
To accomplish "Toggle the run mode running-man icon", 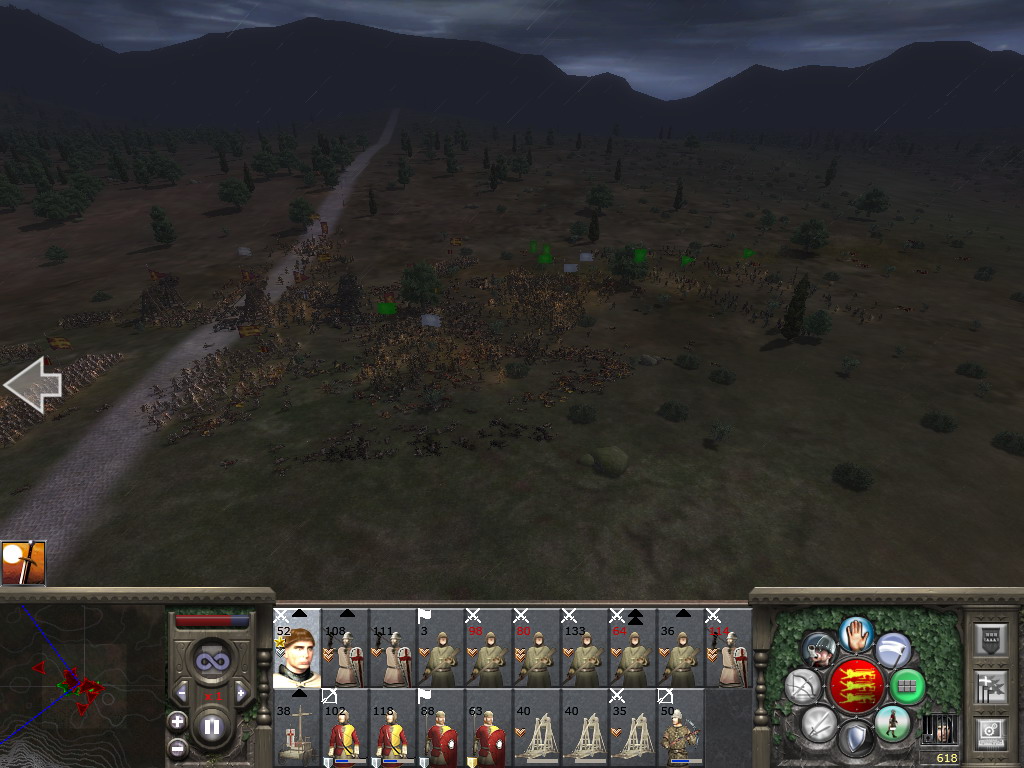I will (x=892, y=722).
